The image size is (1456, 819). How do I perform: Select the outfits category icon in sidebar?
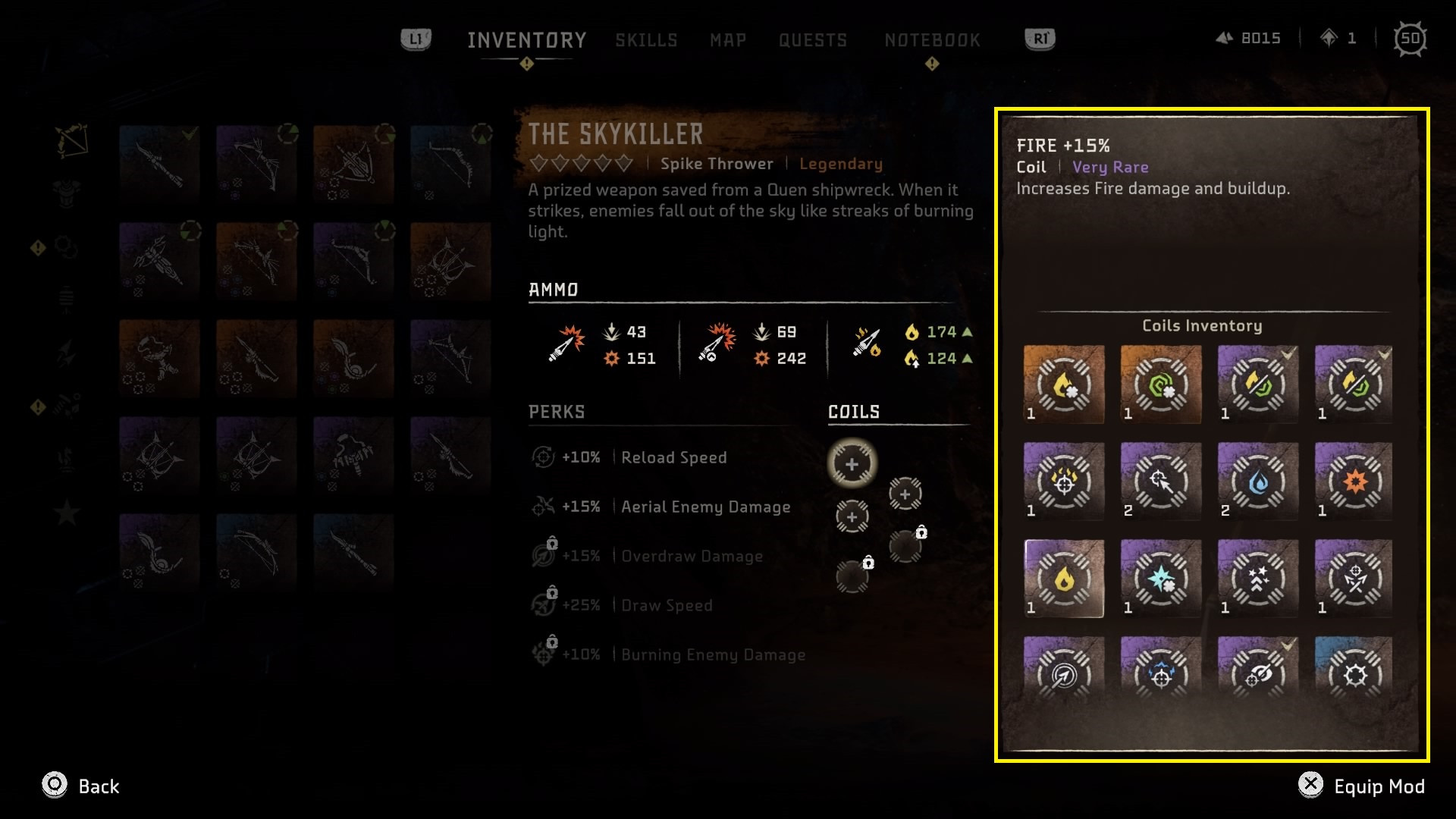[67, 193]
